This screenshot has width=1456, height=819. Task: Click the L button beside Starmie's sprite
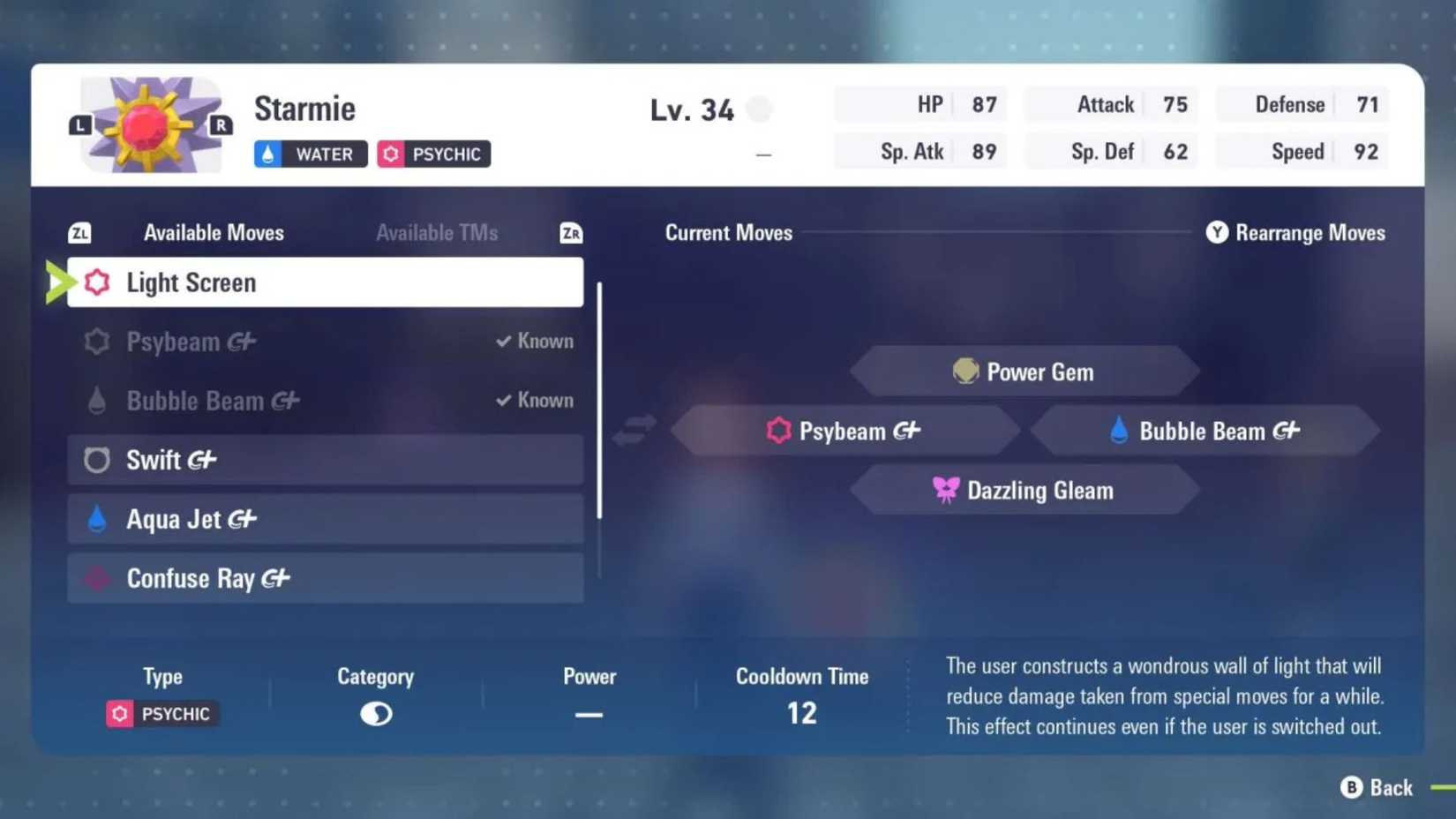(79, 124)
